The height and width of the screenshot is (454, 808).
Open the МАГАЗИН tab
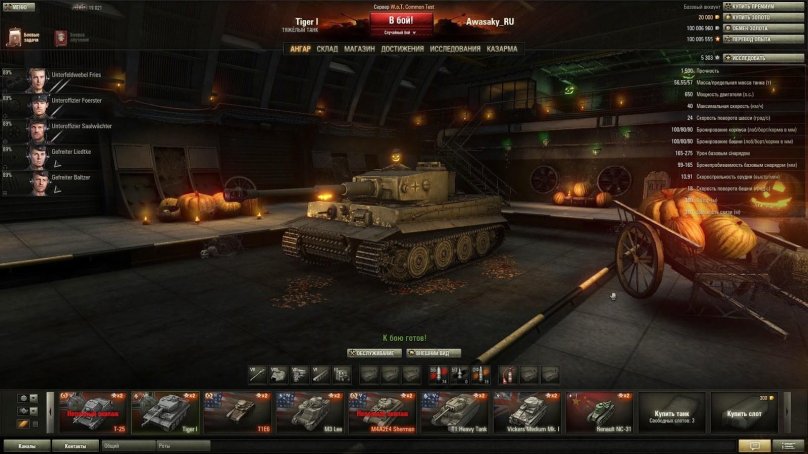tap(359, 48)
